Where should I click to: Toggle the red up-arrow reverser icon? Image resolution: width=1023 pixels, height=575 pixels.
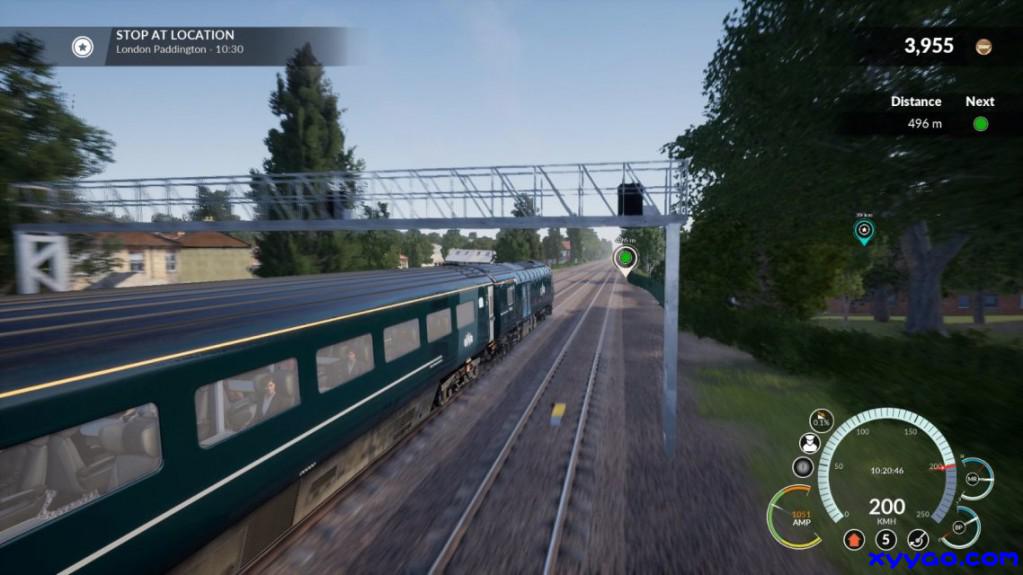pyautogui.click(x=853, y=540)
